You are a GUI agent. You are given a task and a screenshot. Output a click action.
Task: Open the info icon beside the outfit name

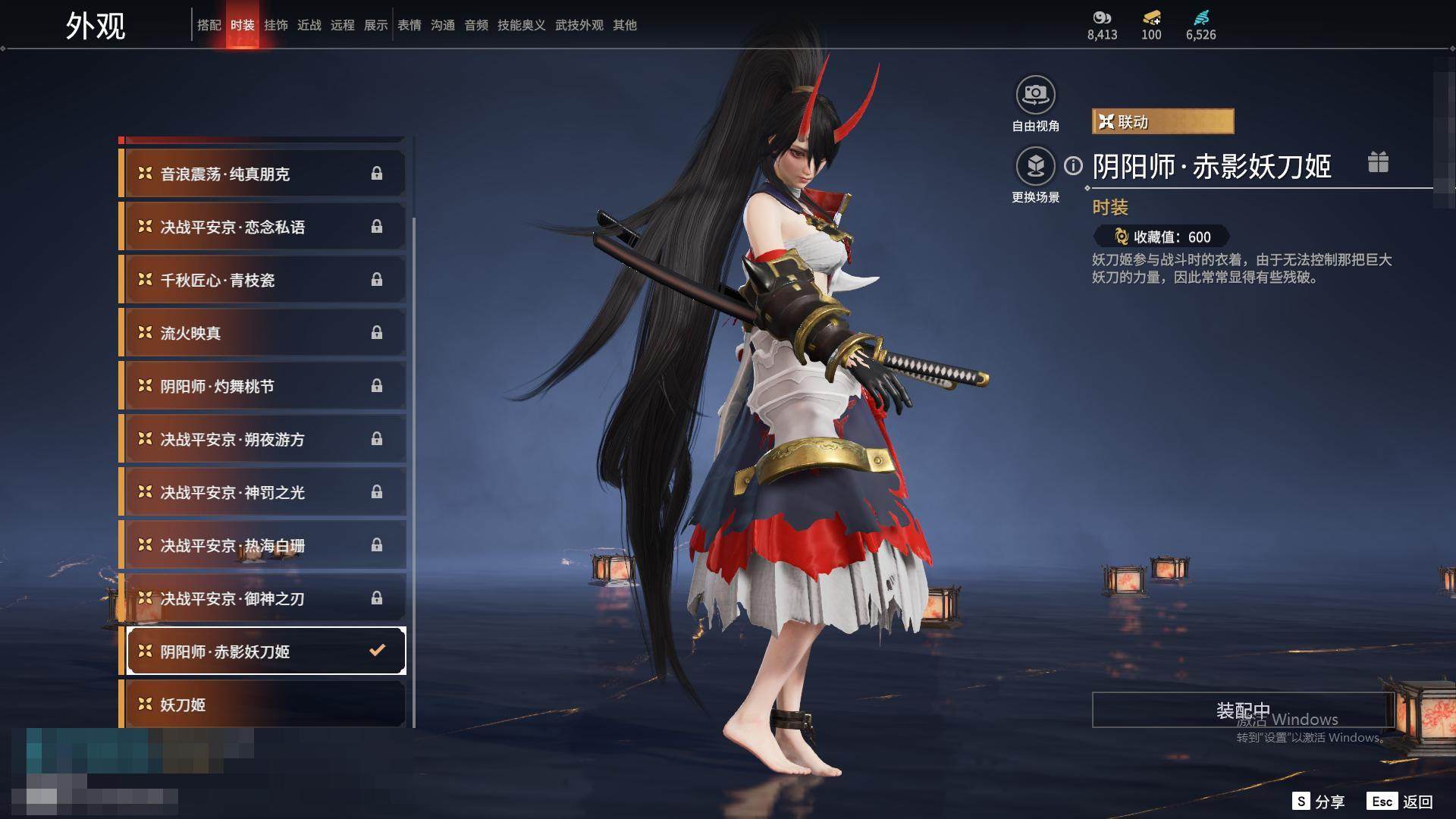click(x=1073, y=165)
